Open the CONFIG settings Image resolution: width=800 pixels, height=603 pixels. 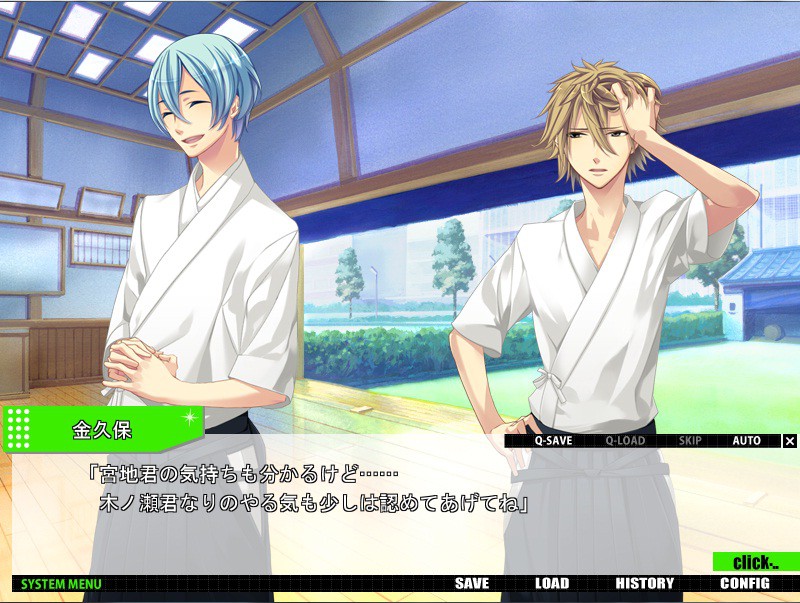click(745, 584)
